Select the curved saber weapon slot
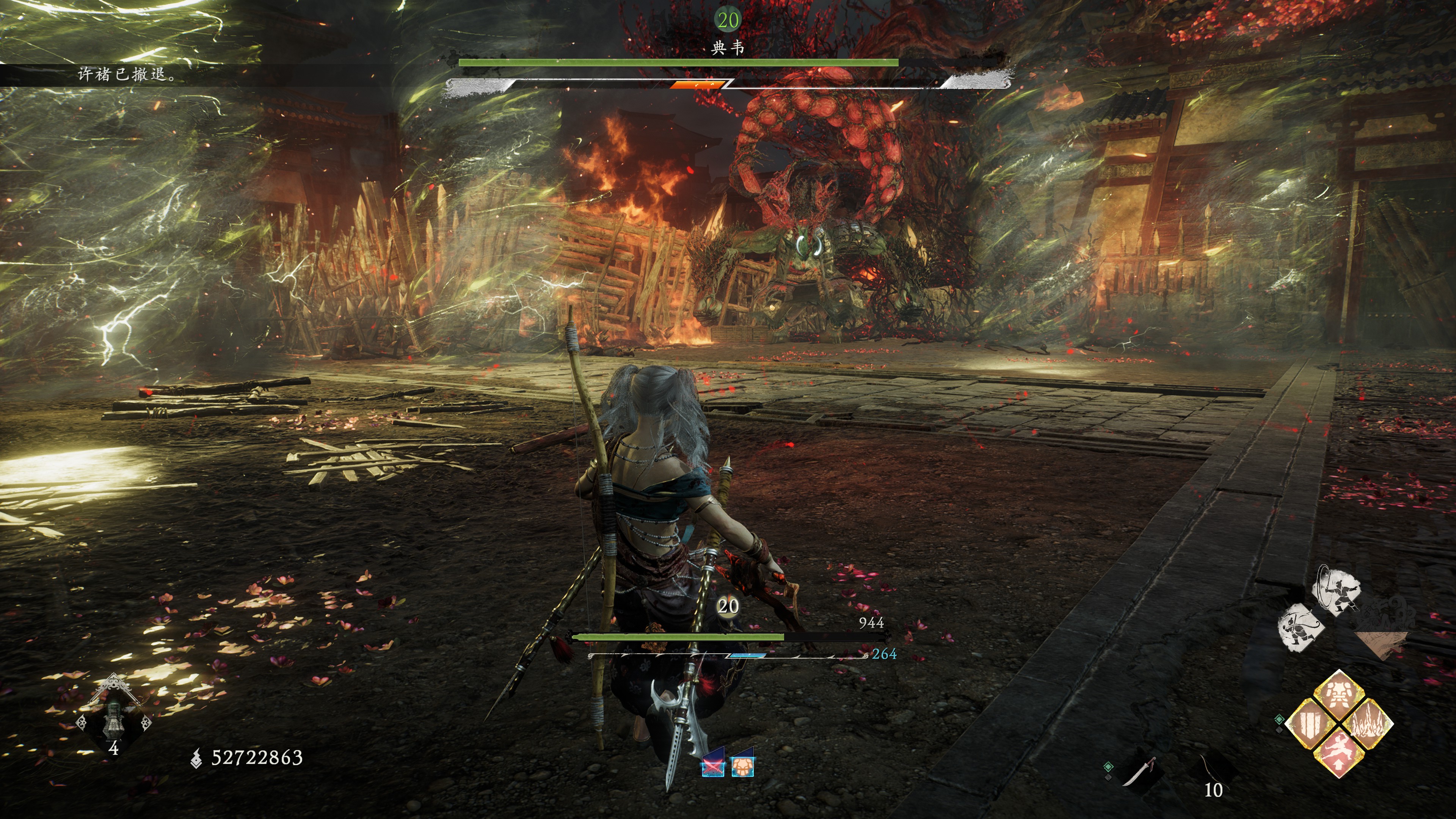1456x819 pixels. point(1138,772)
